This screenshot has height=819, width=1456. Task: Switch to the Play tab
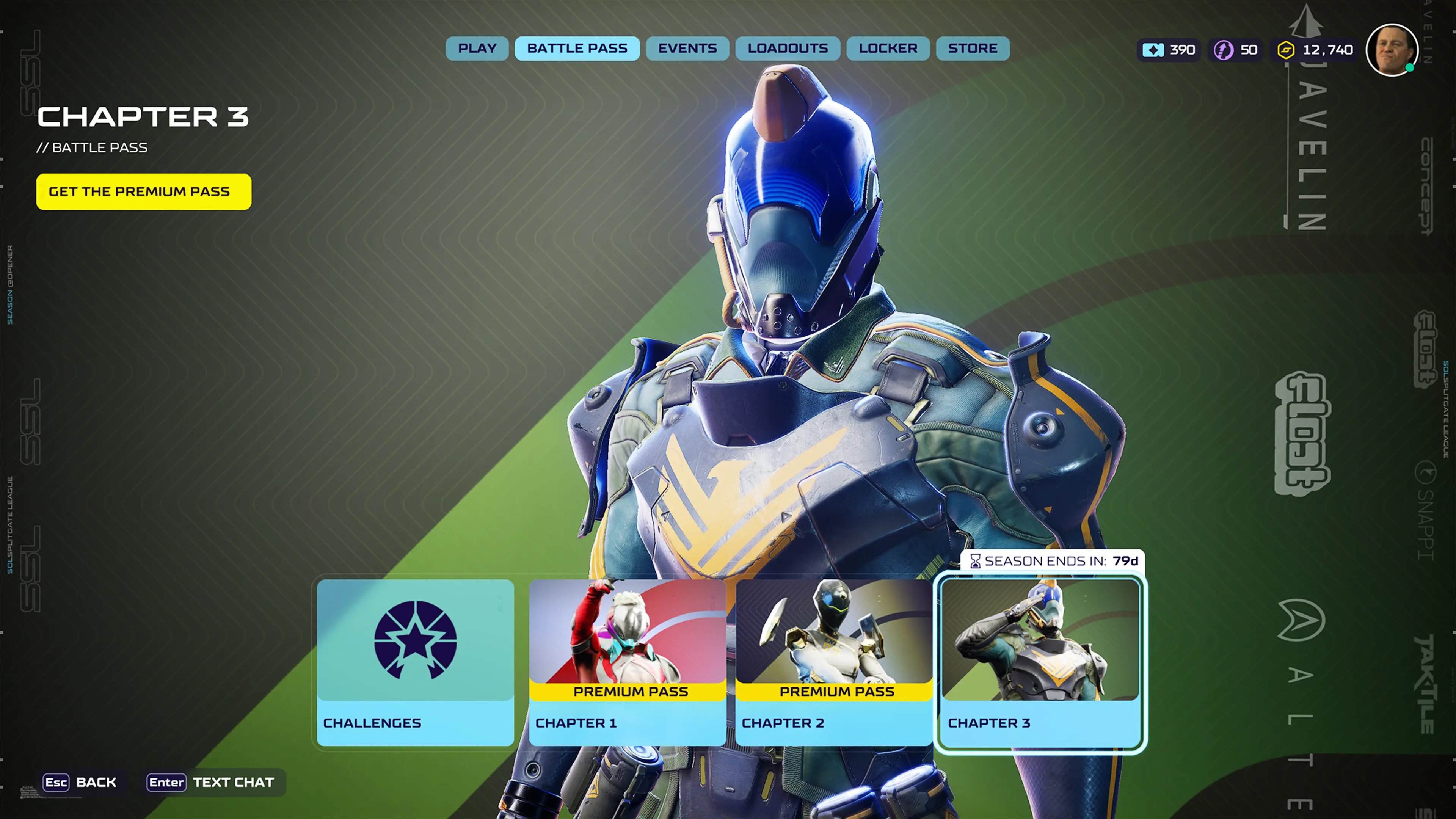coord(477,49)
